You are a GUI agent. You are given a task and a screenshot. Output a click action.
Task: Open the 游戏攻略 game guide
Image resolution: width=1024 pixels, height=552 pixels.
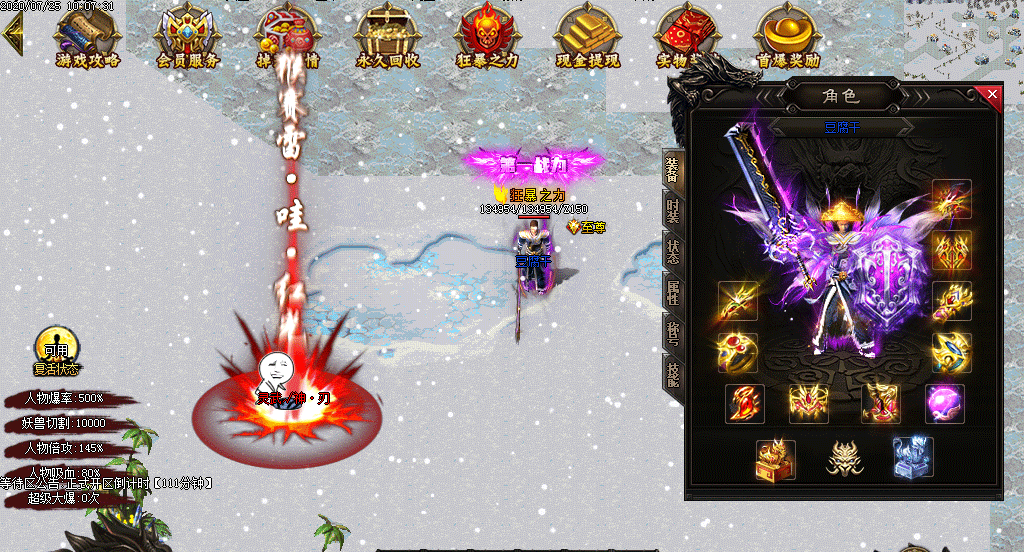pos(87,38)
